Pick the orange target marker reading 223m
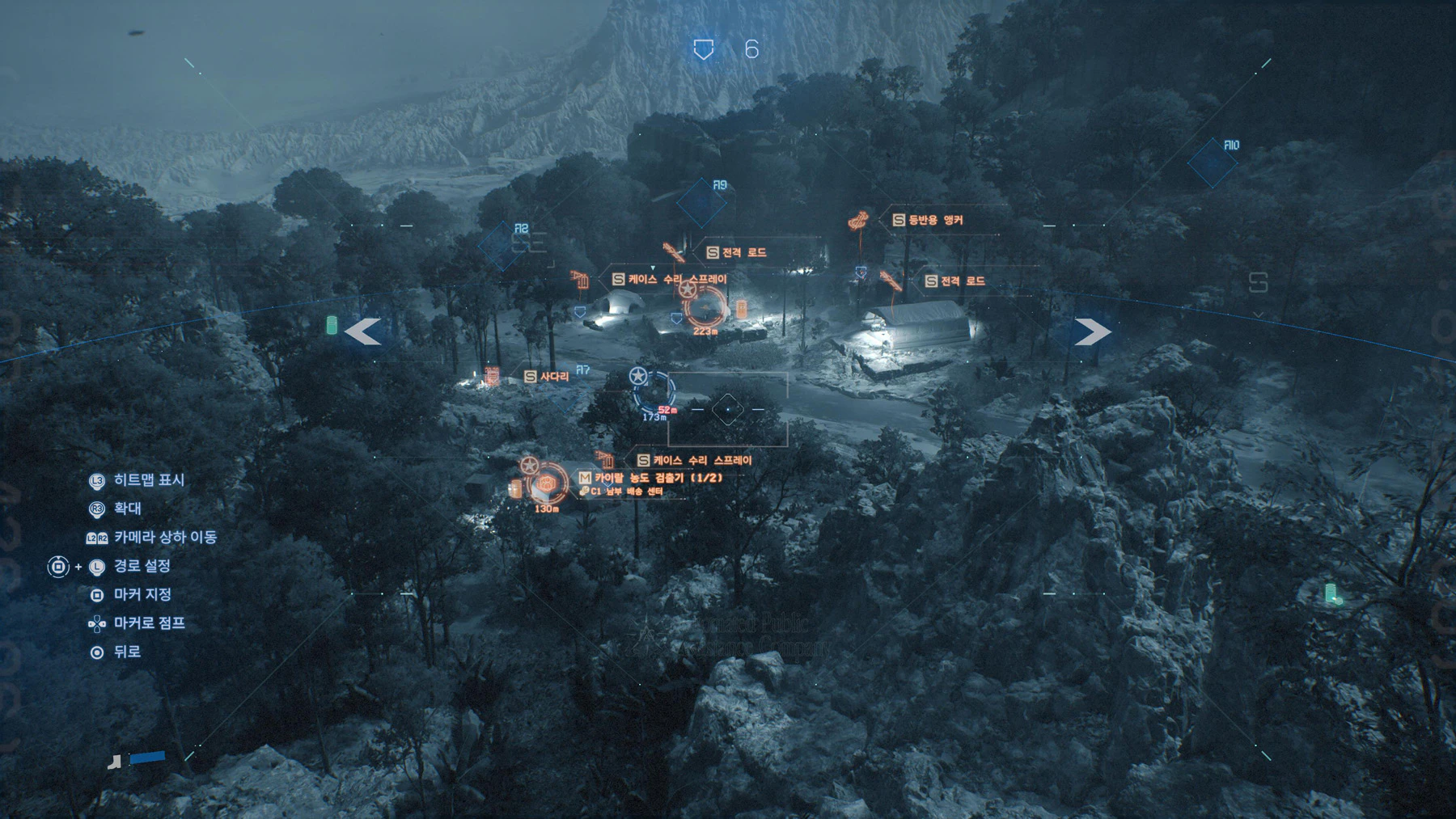1456x819 pixels. tap(705, 307)
